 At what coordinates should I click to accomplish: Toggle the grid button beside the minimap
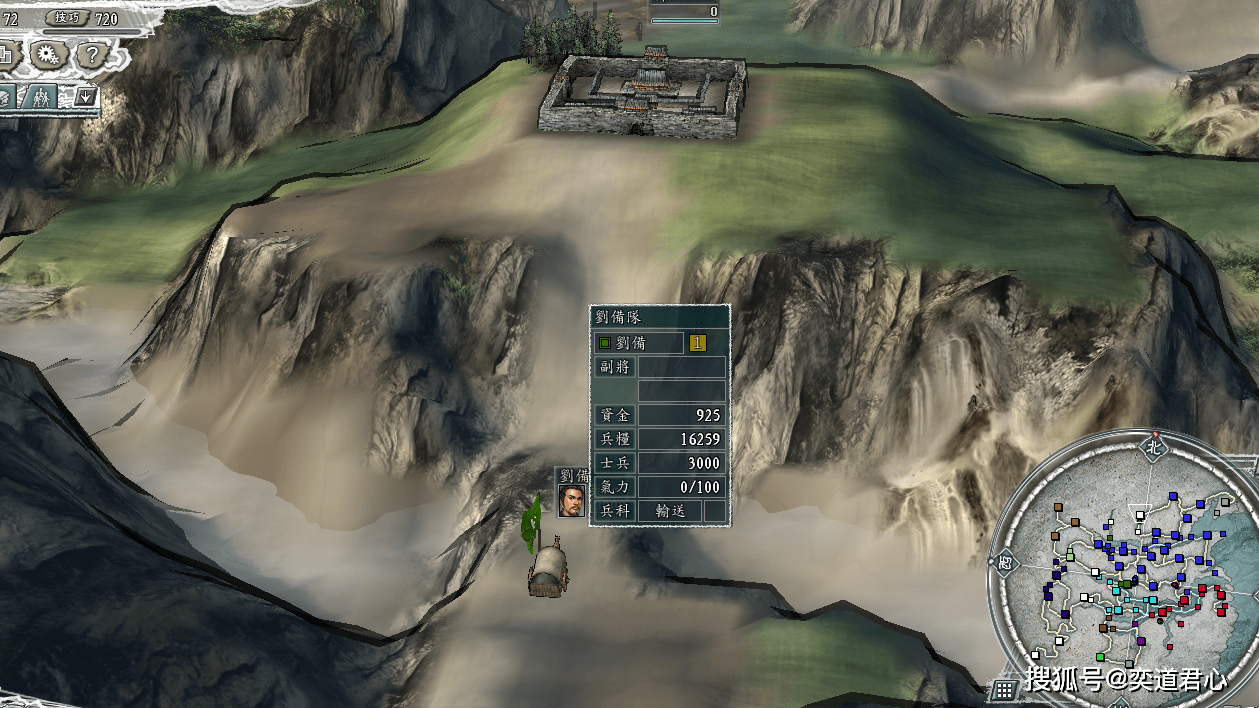click(1005, 688)
